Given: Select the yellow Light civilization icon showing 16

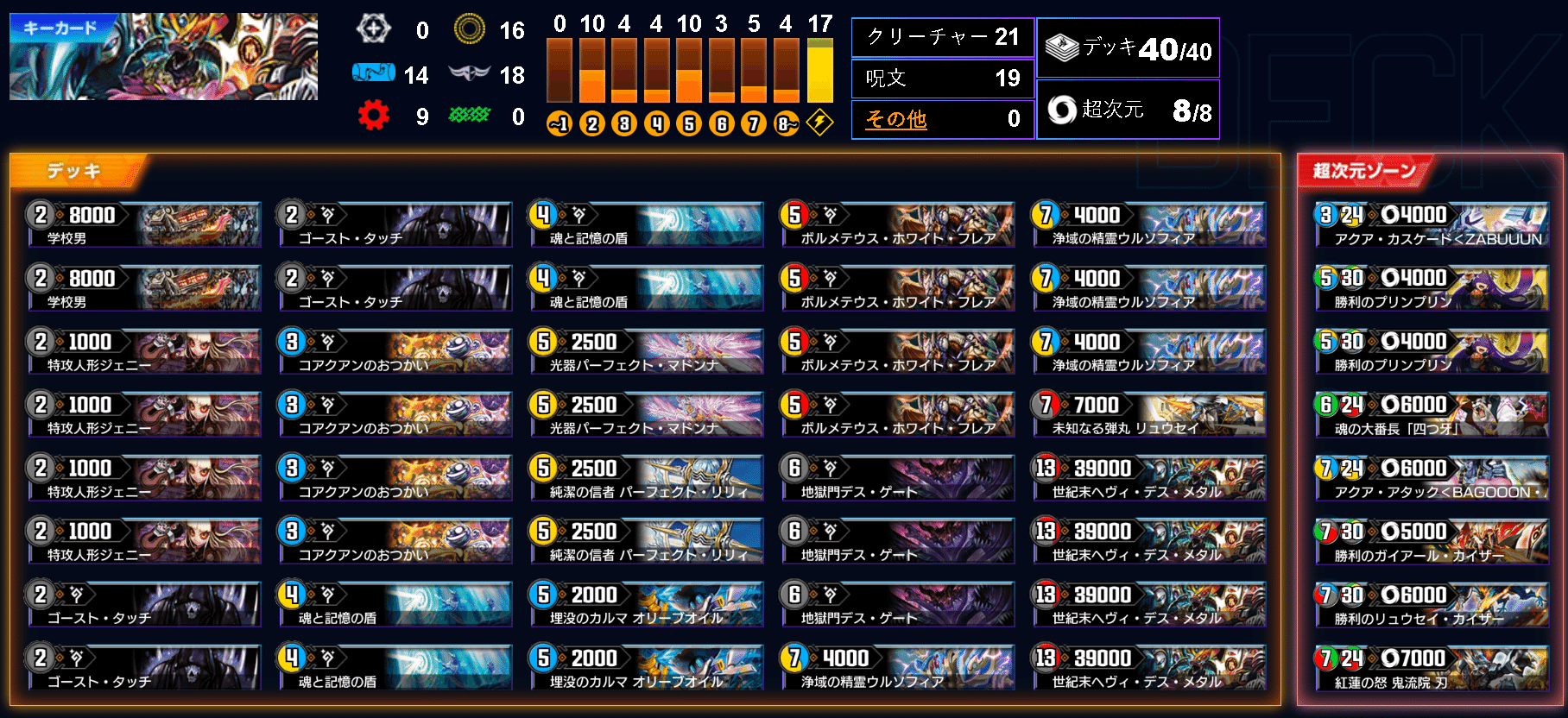Looking at the screenshot, I should pyautogui.click(x=467, y=29).
